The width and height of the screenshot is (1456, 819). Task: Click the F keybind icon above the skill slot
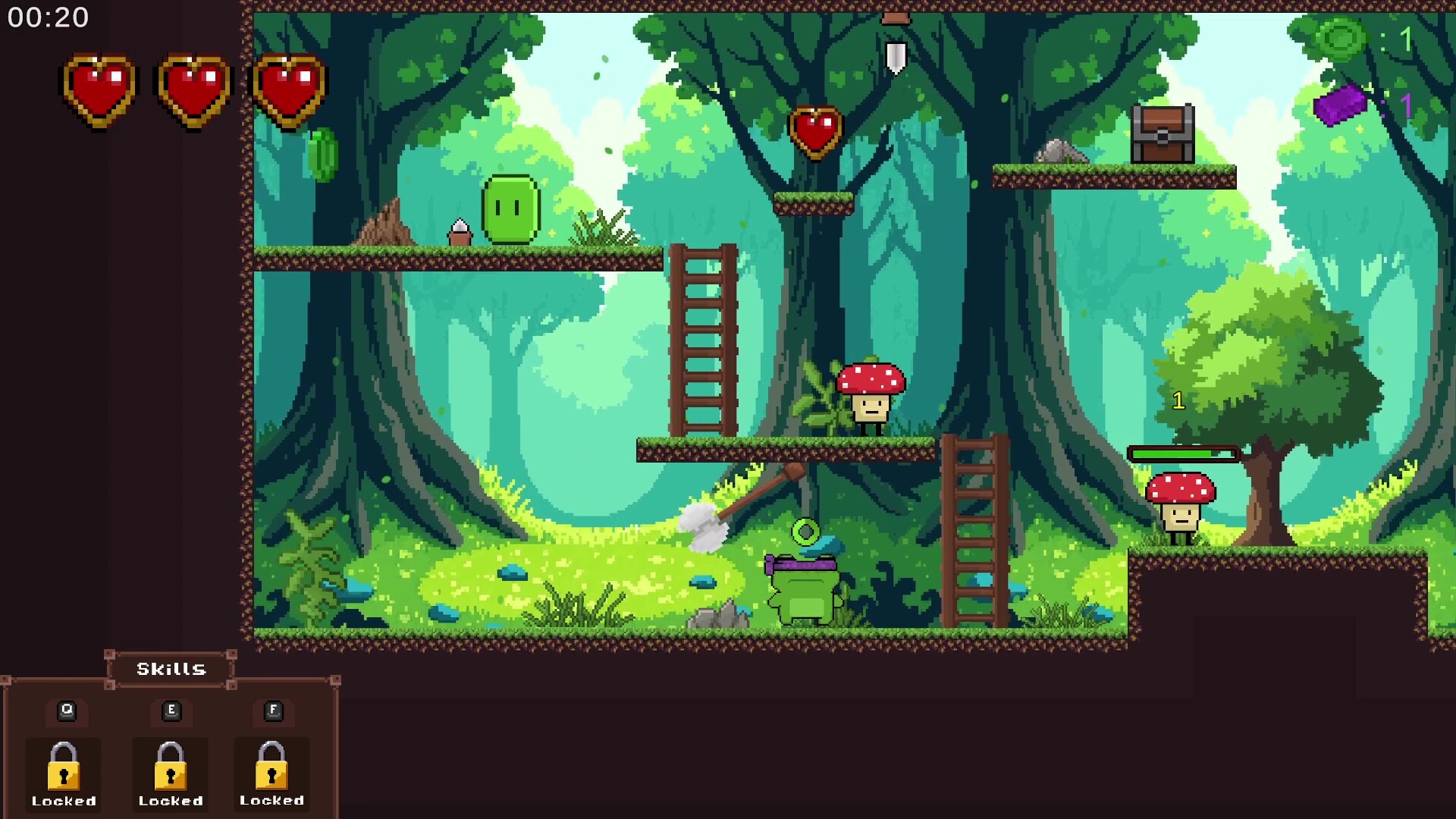click(x=272, y=711)
